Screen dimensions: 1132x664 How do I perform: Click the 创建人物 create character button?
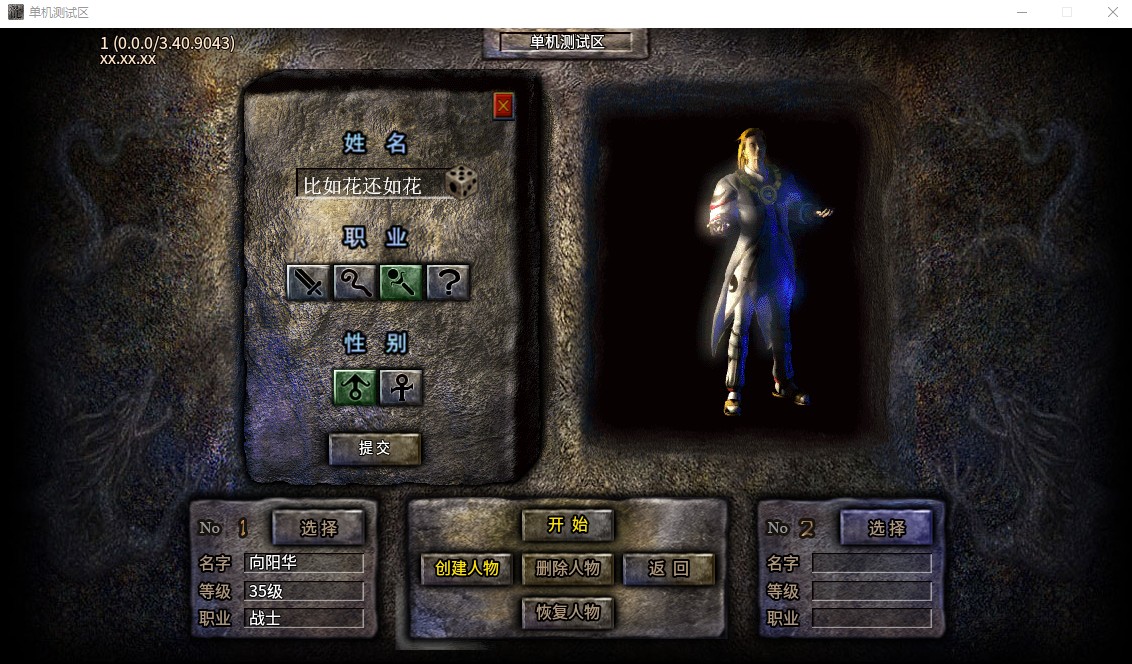[x=467, y=568]
